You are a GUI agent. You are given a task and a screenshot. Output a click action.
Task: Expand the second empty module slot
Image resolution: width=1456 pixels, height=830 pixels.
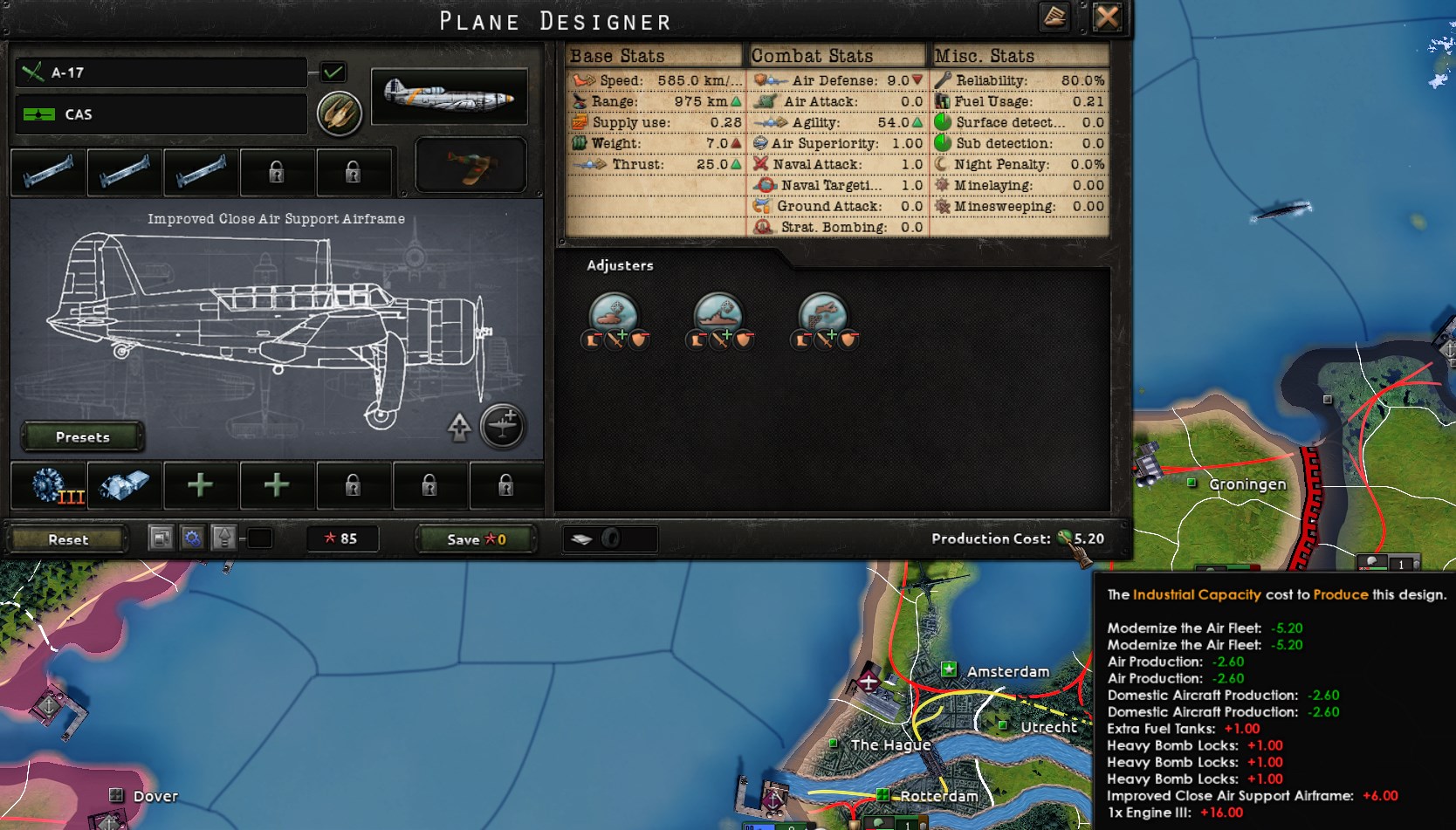tap(277, 486)
